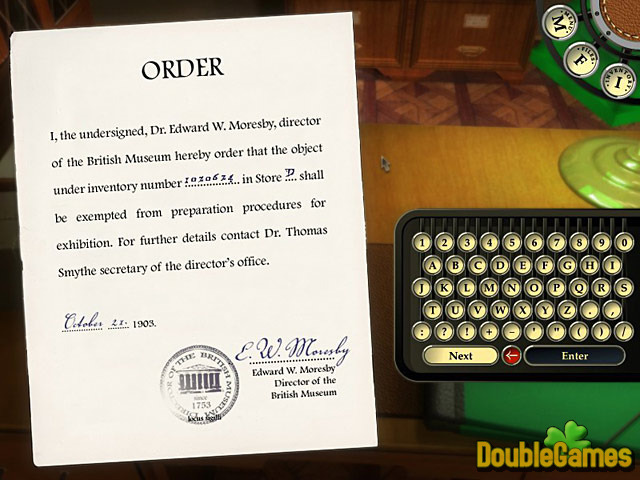The image size is (640, 480).
Task: Type the number 1 key
Action: [x=424, y=242]
